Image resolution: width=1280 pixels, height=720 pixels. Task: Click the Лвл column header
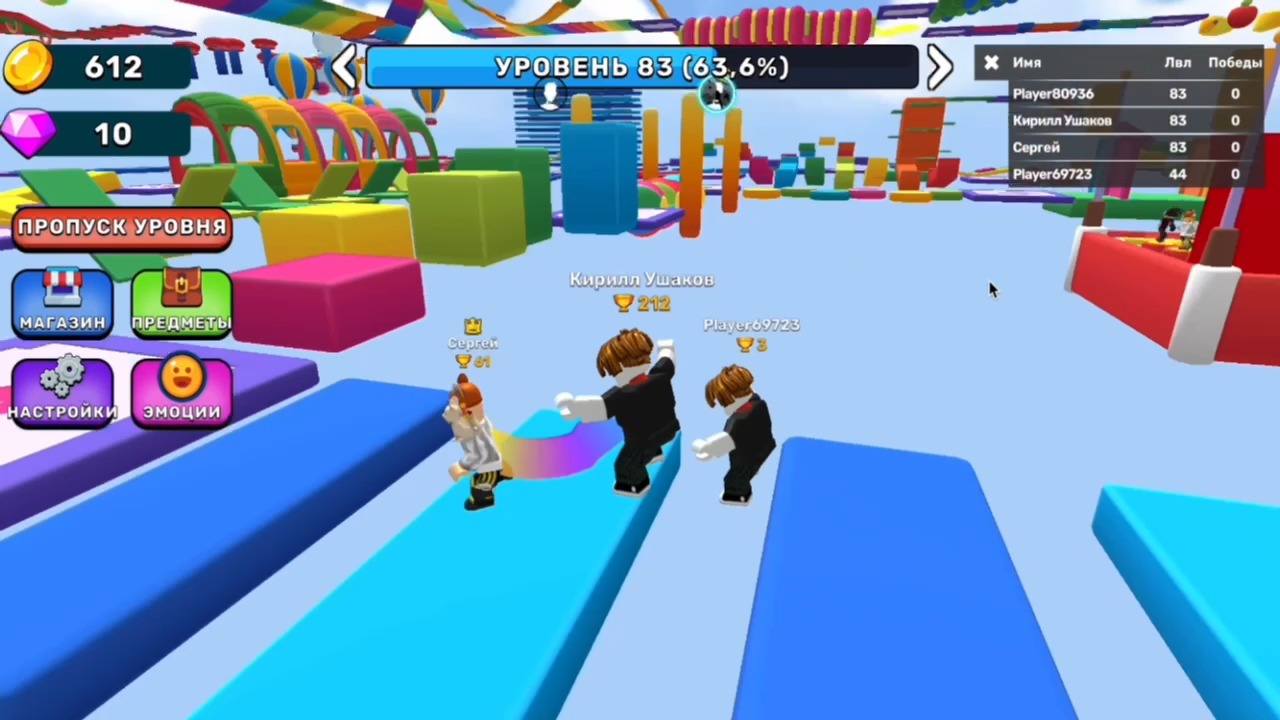pyautogui.click(x=1178, y=62)
